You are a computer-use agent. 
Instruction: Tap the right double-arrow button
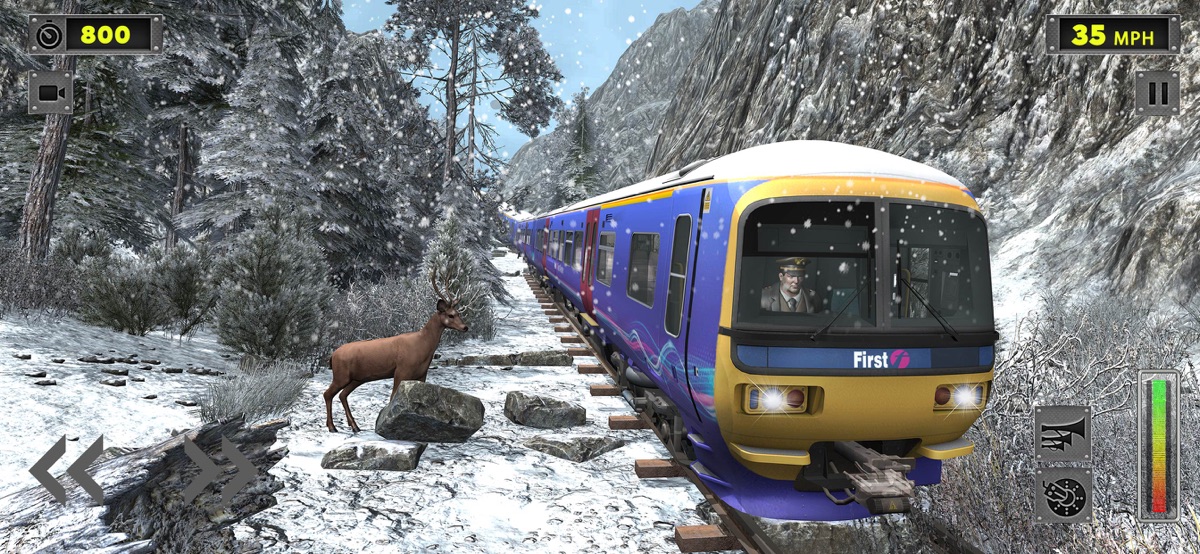tap(221, 469)
